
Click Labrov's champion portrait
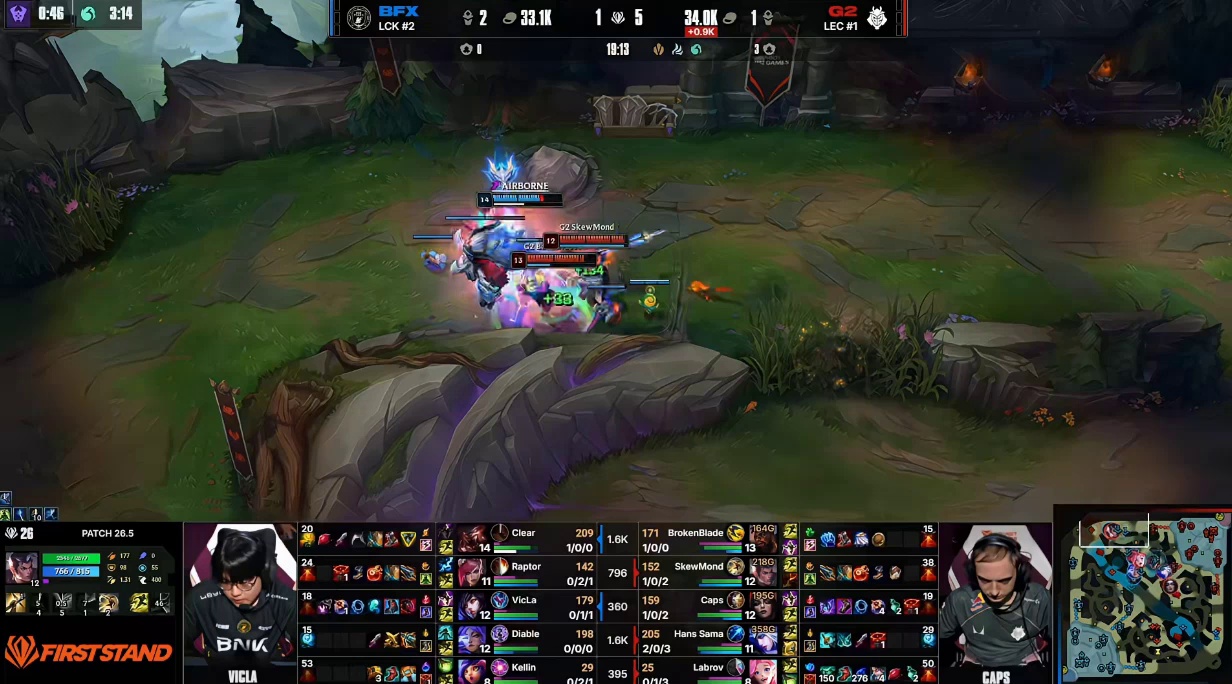(763, 671)
